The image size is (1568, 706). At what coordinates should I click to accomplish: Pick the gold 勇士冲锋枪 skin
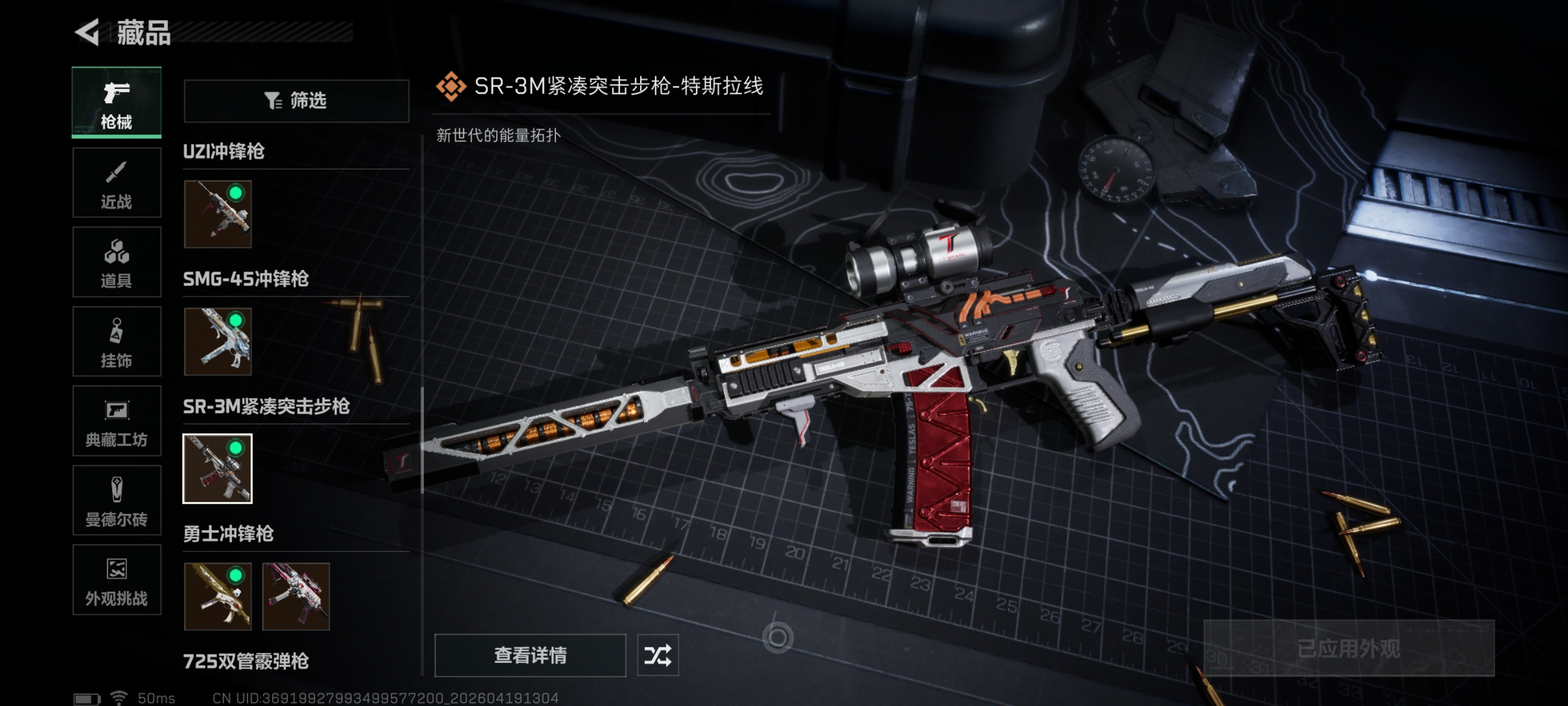[217, 596]
